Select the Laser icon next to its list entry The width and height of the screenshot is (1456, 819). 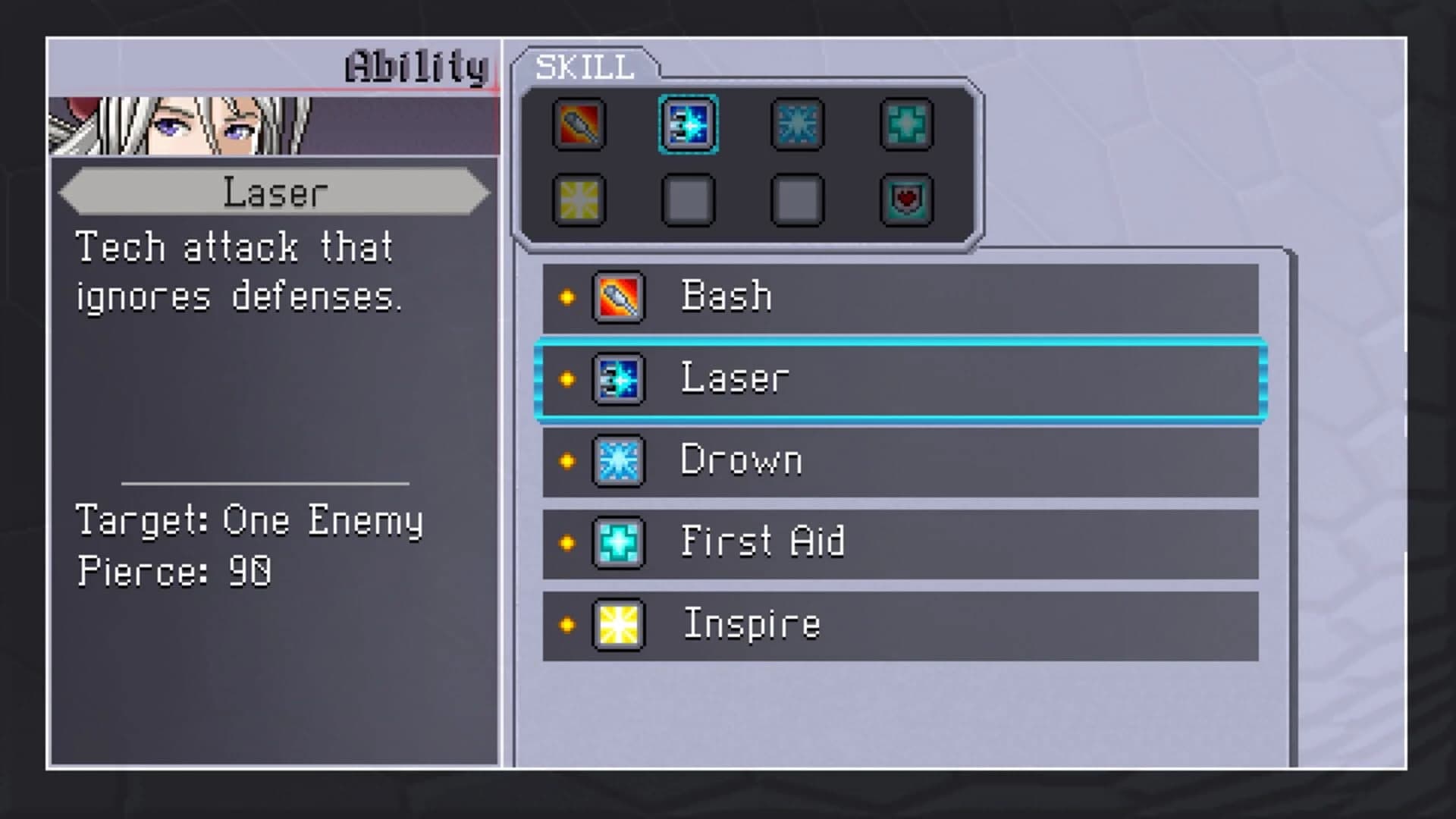(x=618, y=379)
